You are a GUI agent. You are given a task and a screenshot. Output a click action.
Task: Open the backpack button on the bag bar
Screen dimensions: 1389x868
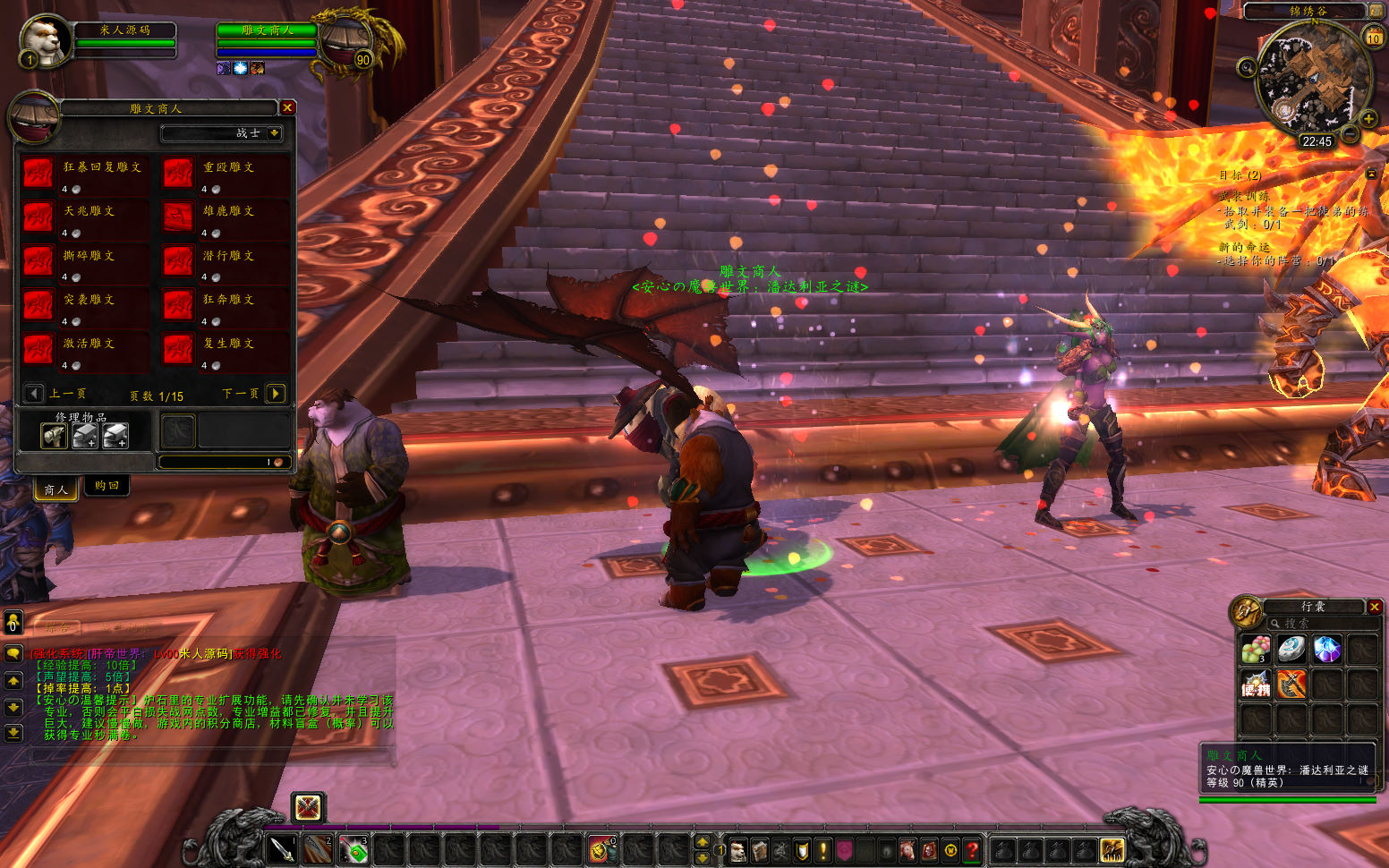1112,848
